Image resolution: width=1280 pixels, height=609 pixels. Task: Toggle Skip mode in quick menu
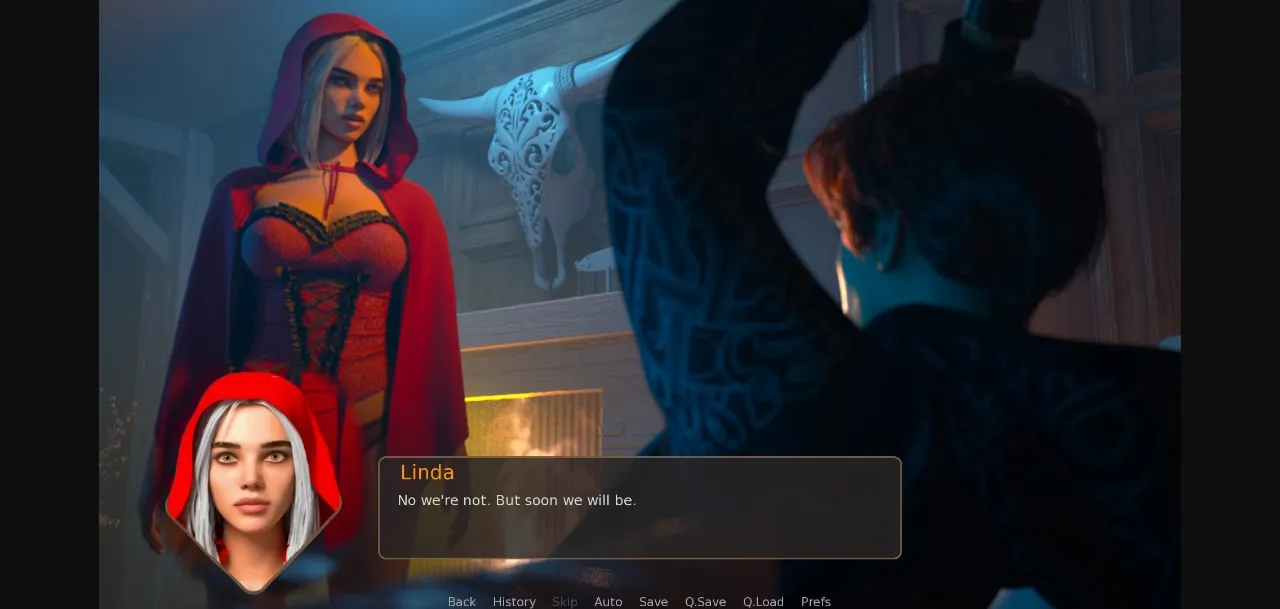(x=565, y=601)
